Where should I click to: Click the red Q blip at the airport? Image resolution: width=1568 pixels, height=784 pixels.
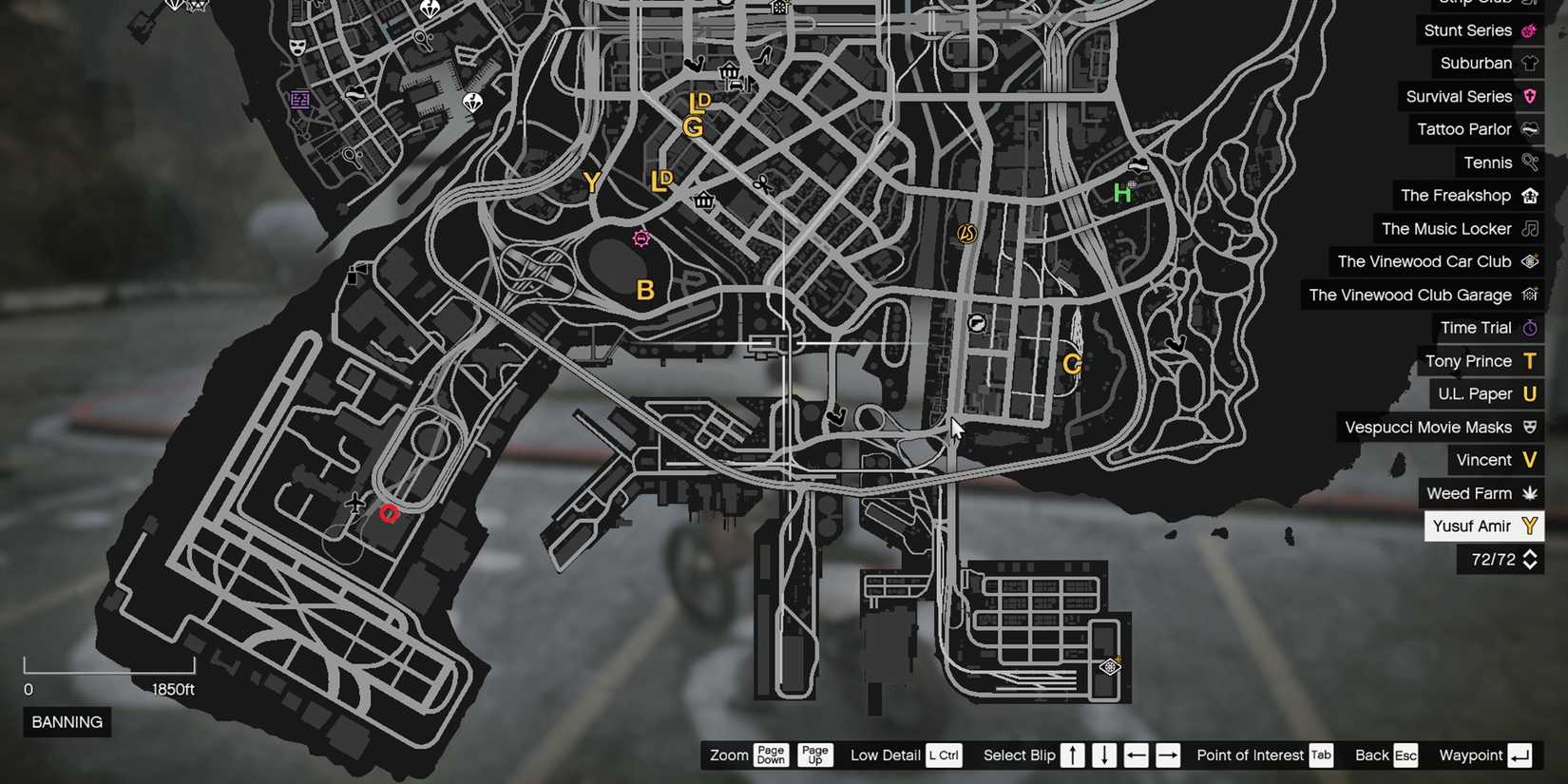coord(388,513)
